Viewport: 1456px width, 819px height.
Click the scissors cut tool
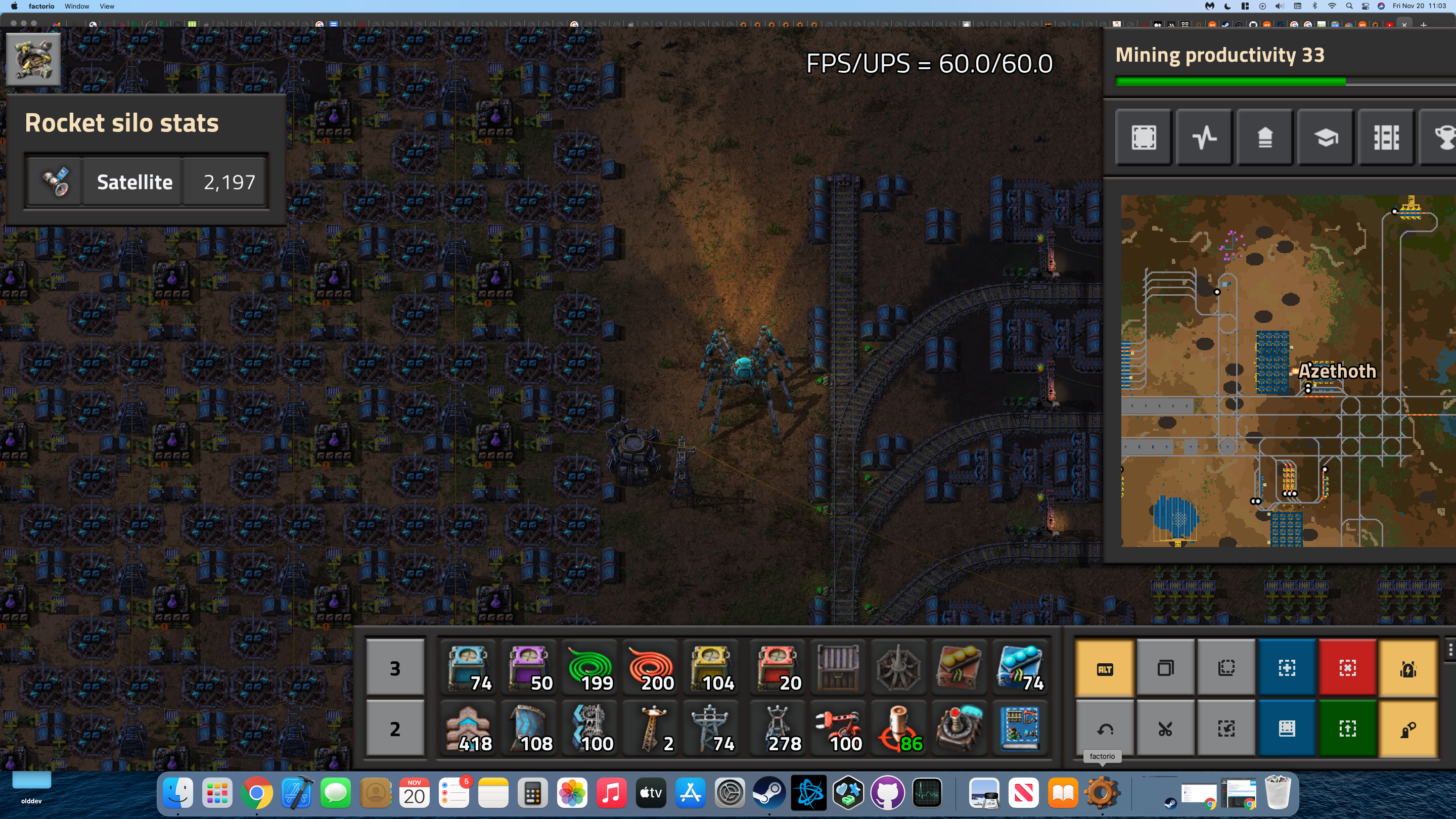point(1165,729)
